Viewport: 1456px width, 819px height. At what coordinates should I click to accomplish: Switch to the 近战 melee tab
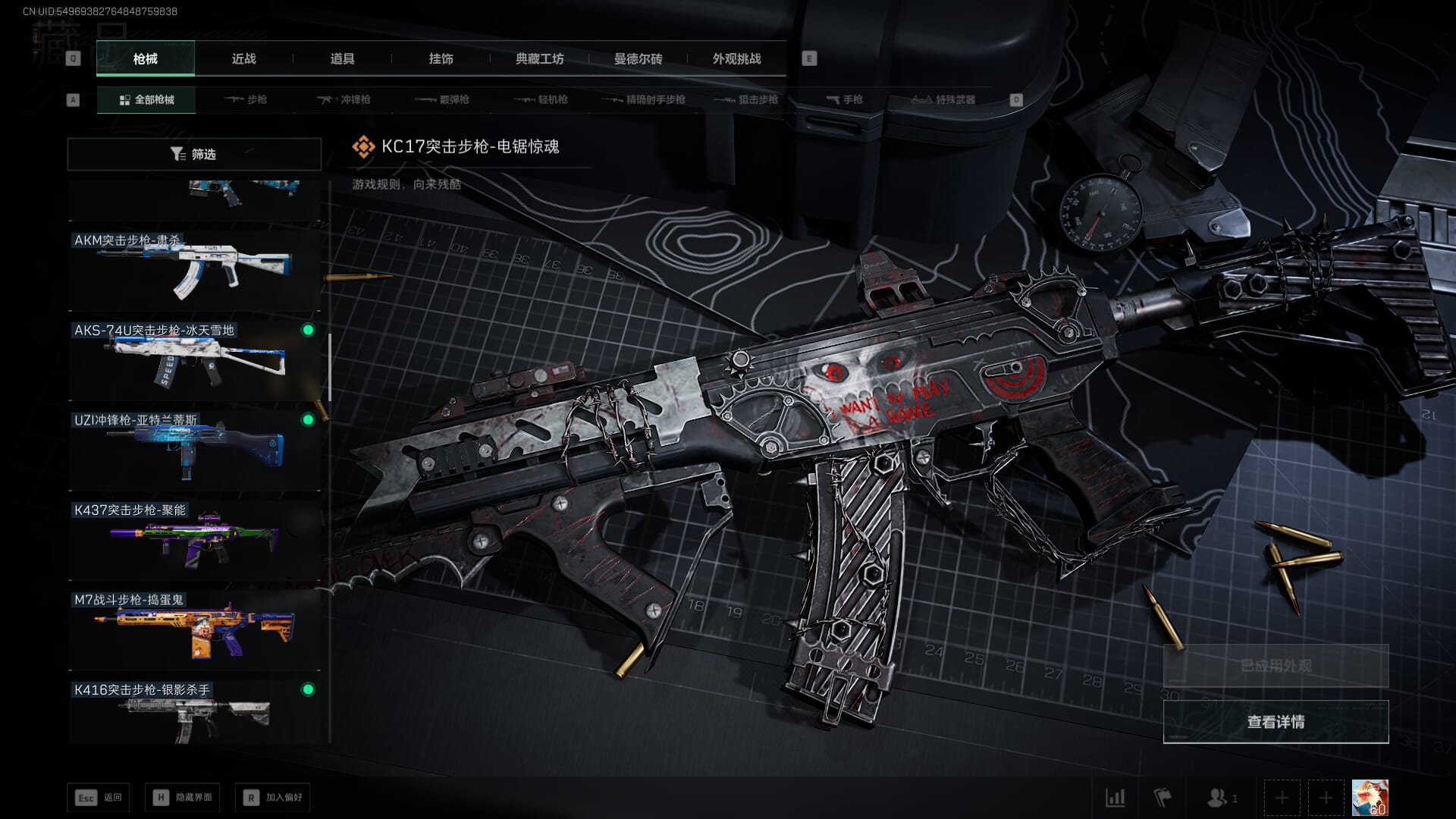click(x=243, y=58)
